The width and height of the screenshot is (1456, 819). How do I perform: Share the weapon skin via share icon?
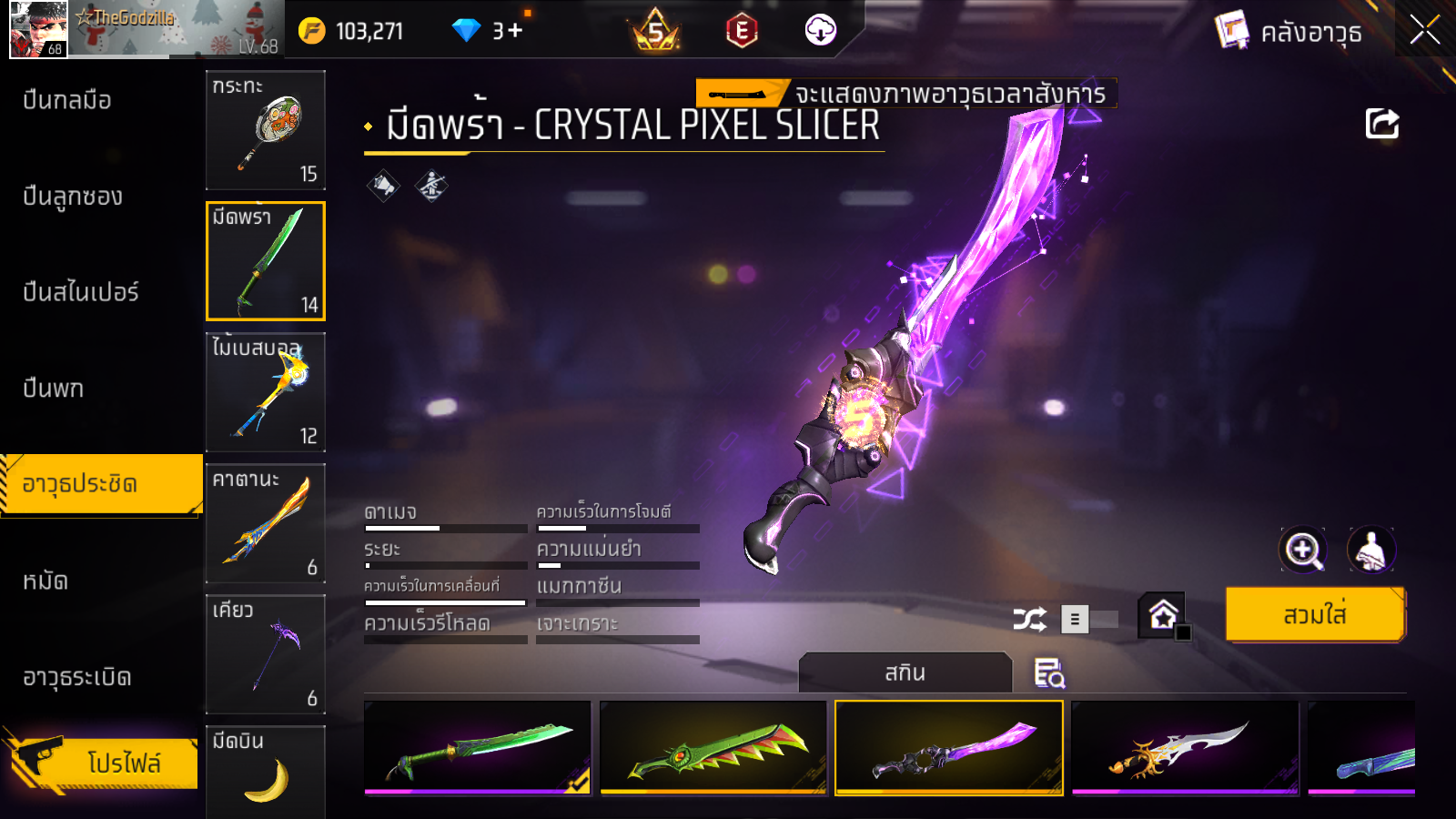(1381, 124)
